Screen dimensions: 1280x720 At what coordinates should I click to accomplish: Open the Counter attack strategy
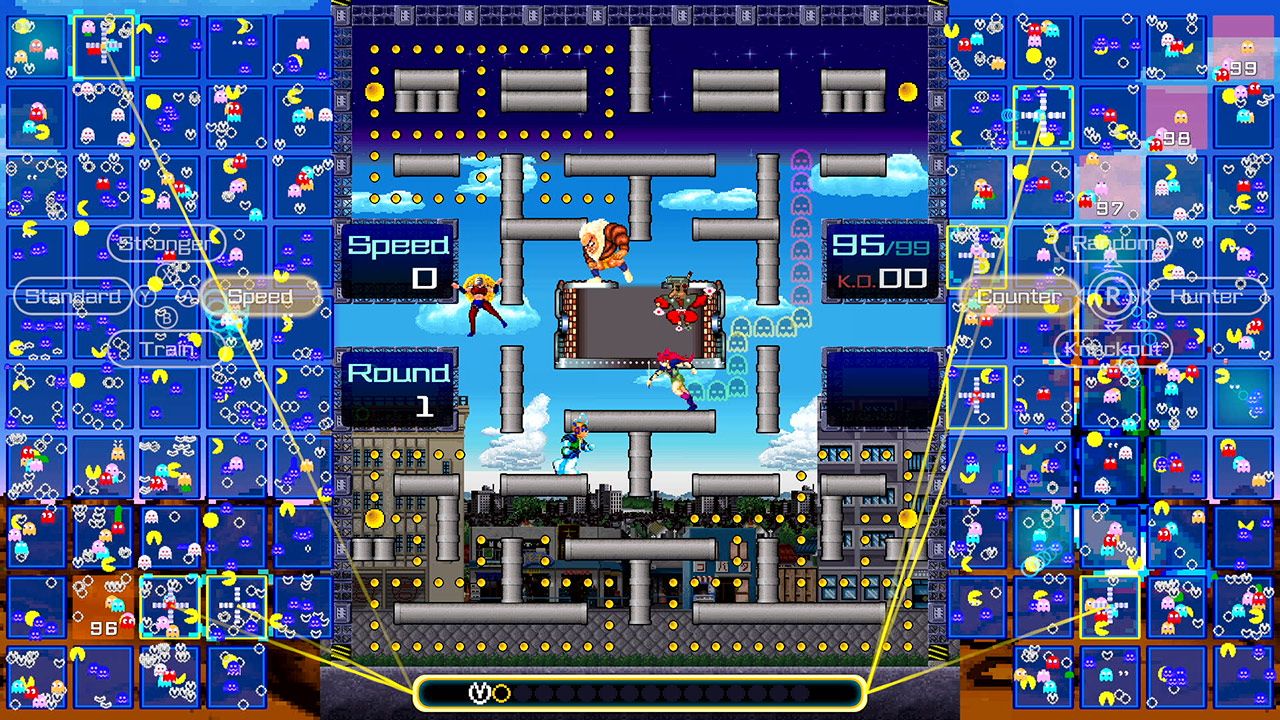click(x=1014, y=296)
